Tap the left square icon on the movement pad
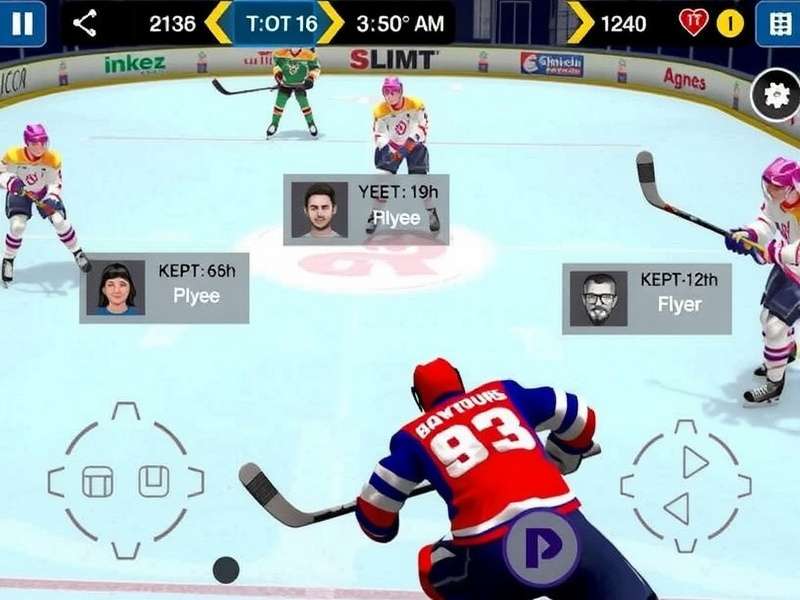The width and height of the screenshot is (800, 600). 97,483
